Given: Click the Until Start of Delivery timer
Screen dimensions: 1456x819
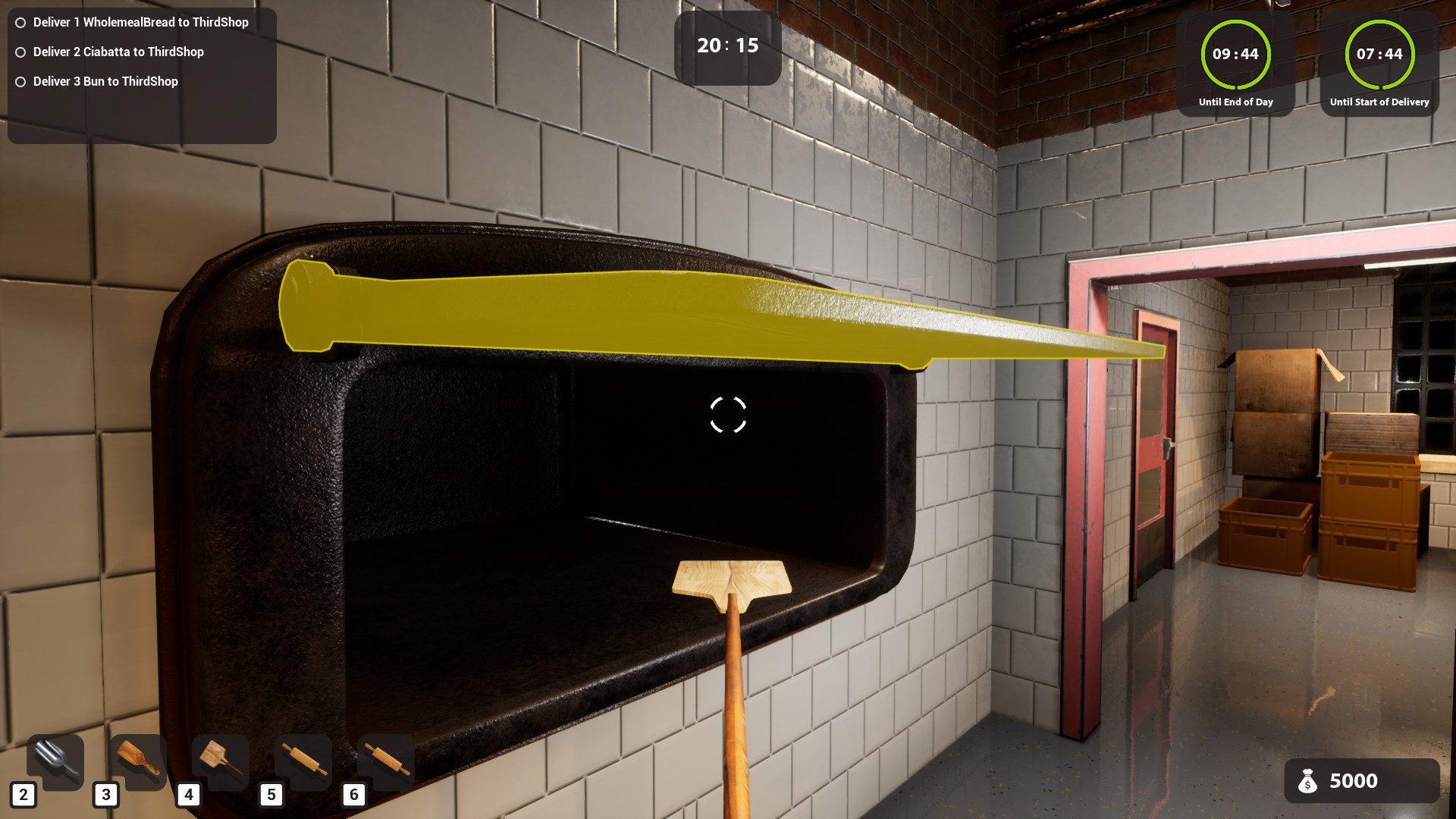Looking at the screenshot, I should coord(1379,55).
